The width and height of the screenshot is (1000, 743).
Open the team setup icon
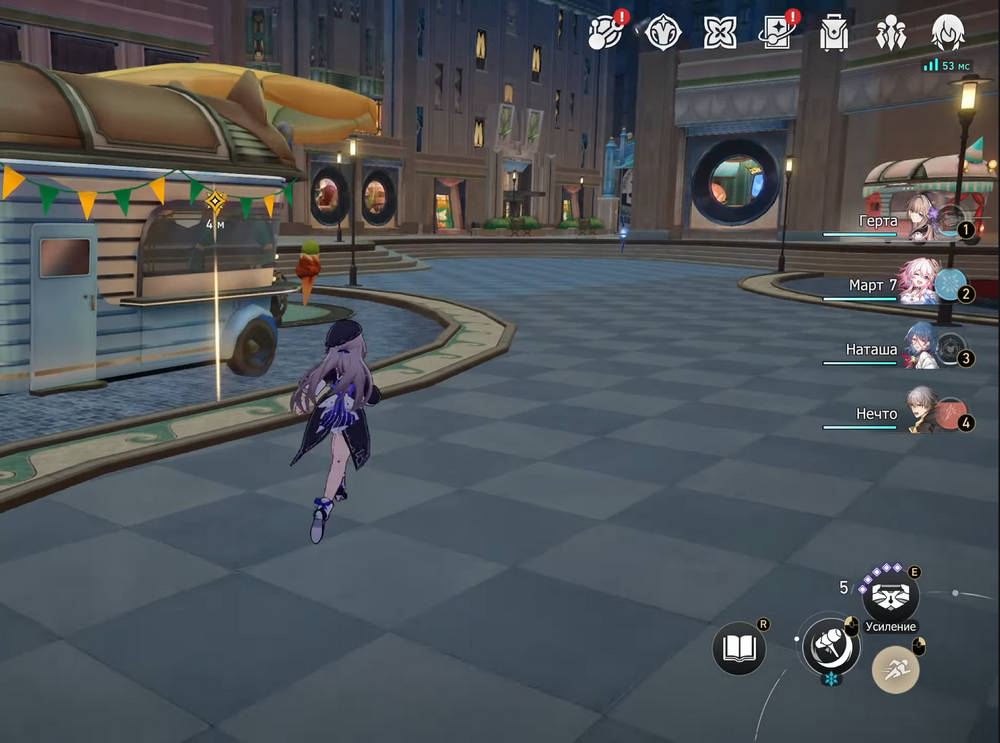coord(890,33)
